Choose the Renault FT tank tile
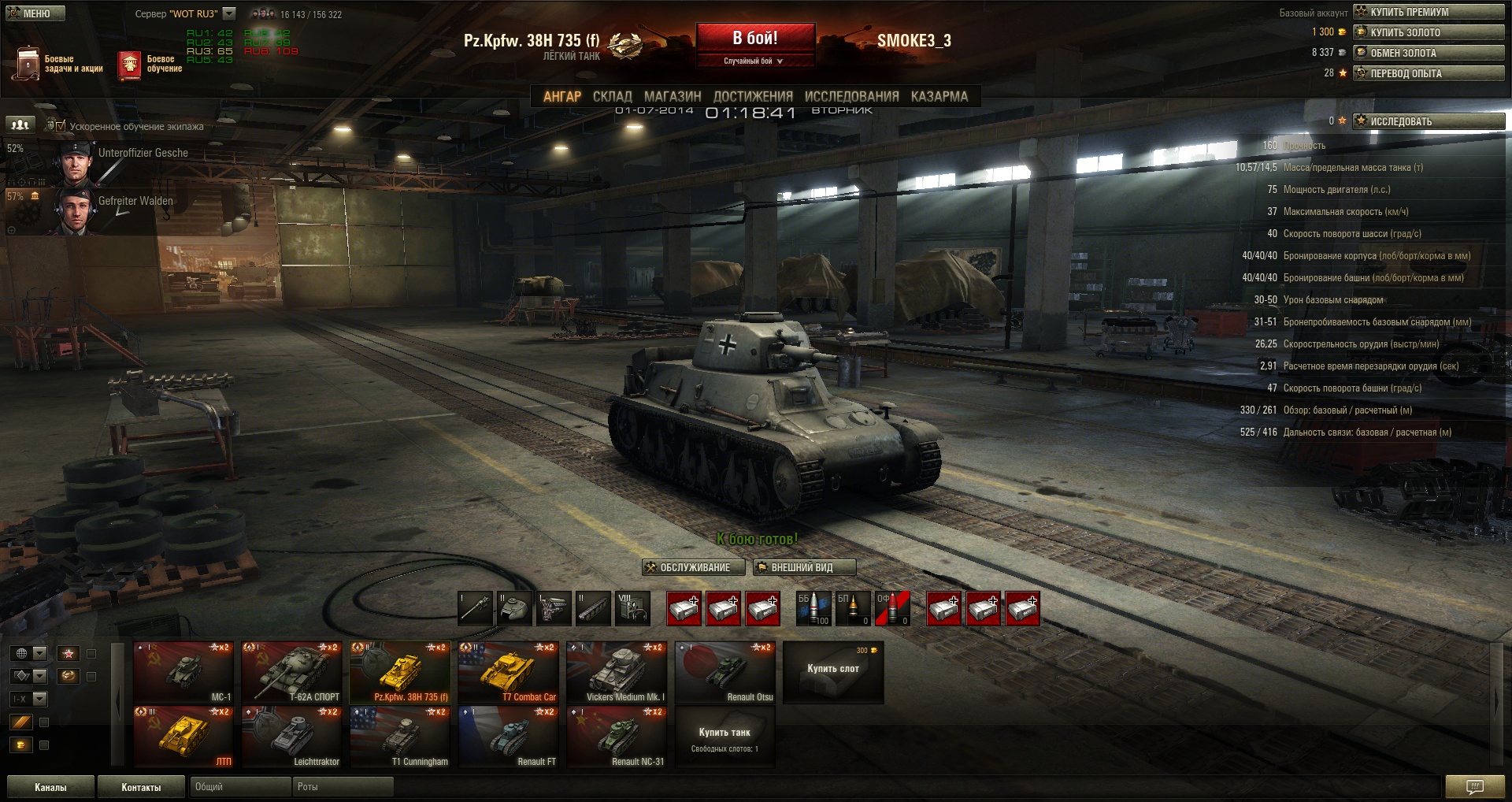This screenshot has width=1512, height=802. tap(509, 737)
